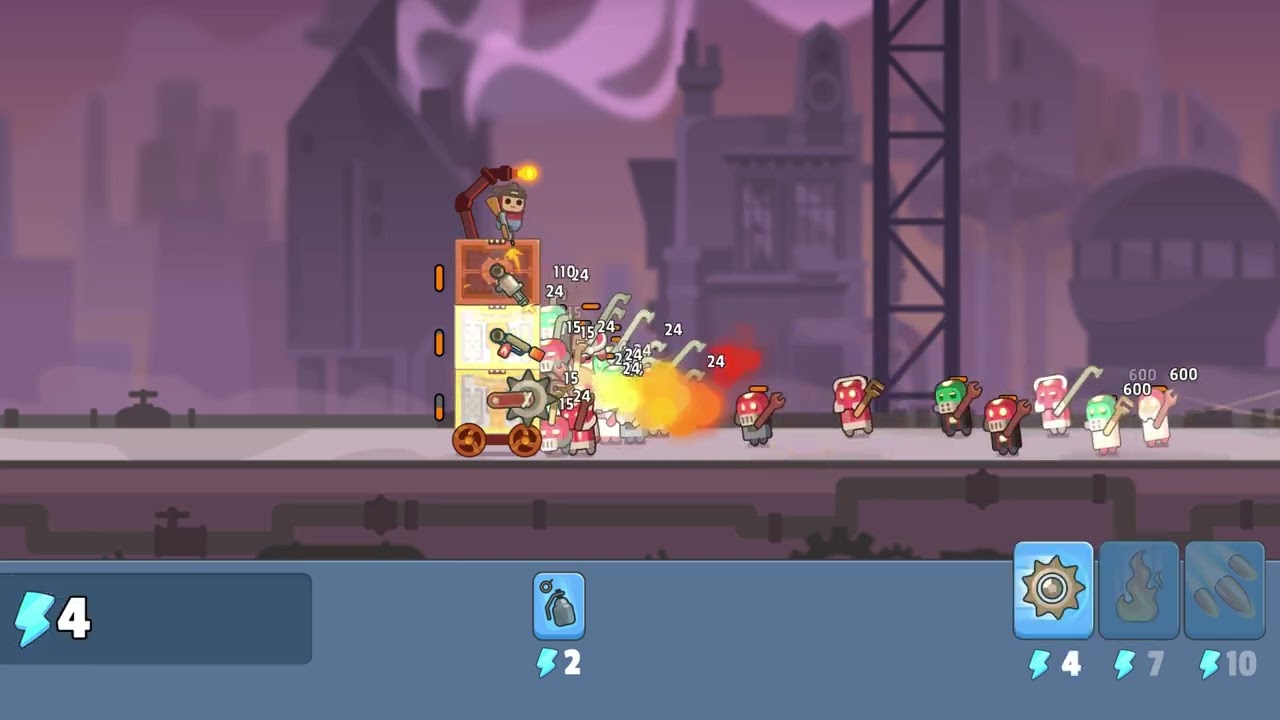Pick the bullets weapon card costing 10

(x=1224, y=590)
